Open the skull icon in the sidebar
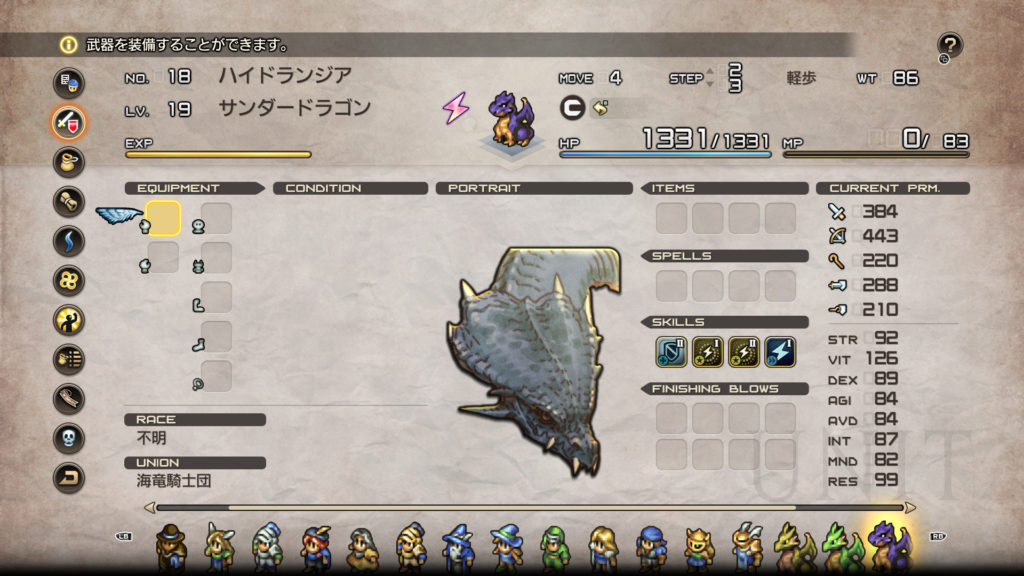The width and height of the screenshot is (1024, 576). 68,438
